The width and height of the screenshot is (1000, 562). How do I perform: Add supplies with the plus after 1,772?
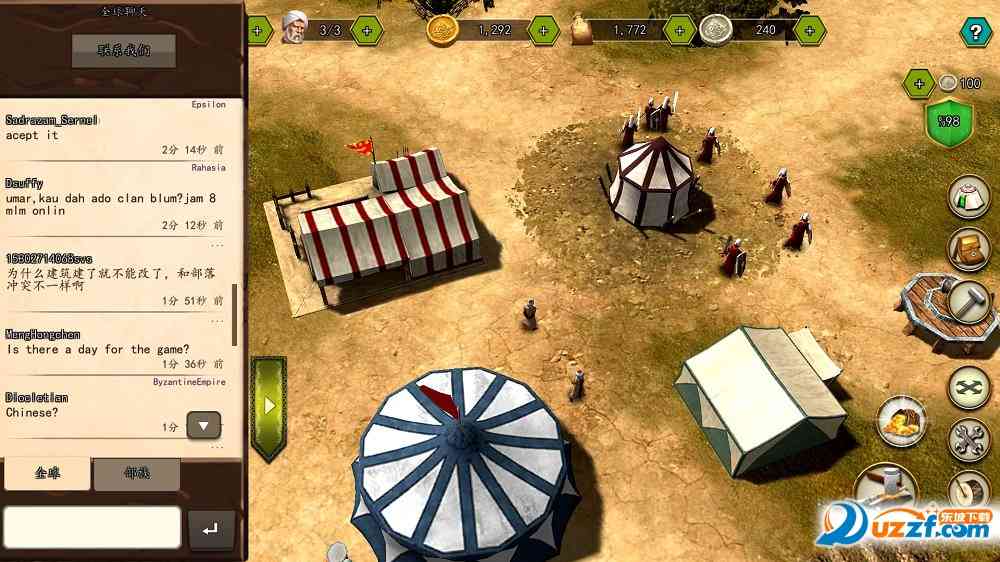(x=680, y=30)
